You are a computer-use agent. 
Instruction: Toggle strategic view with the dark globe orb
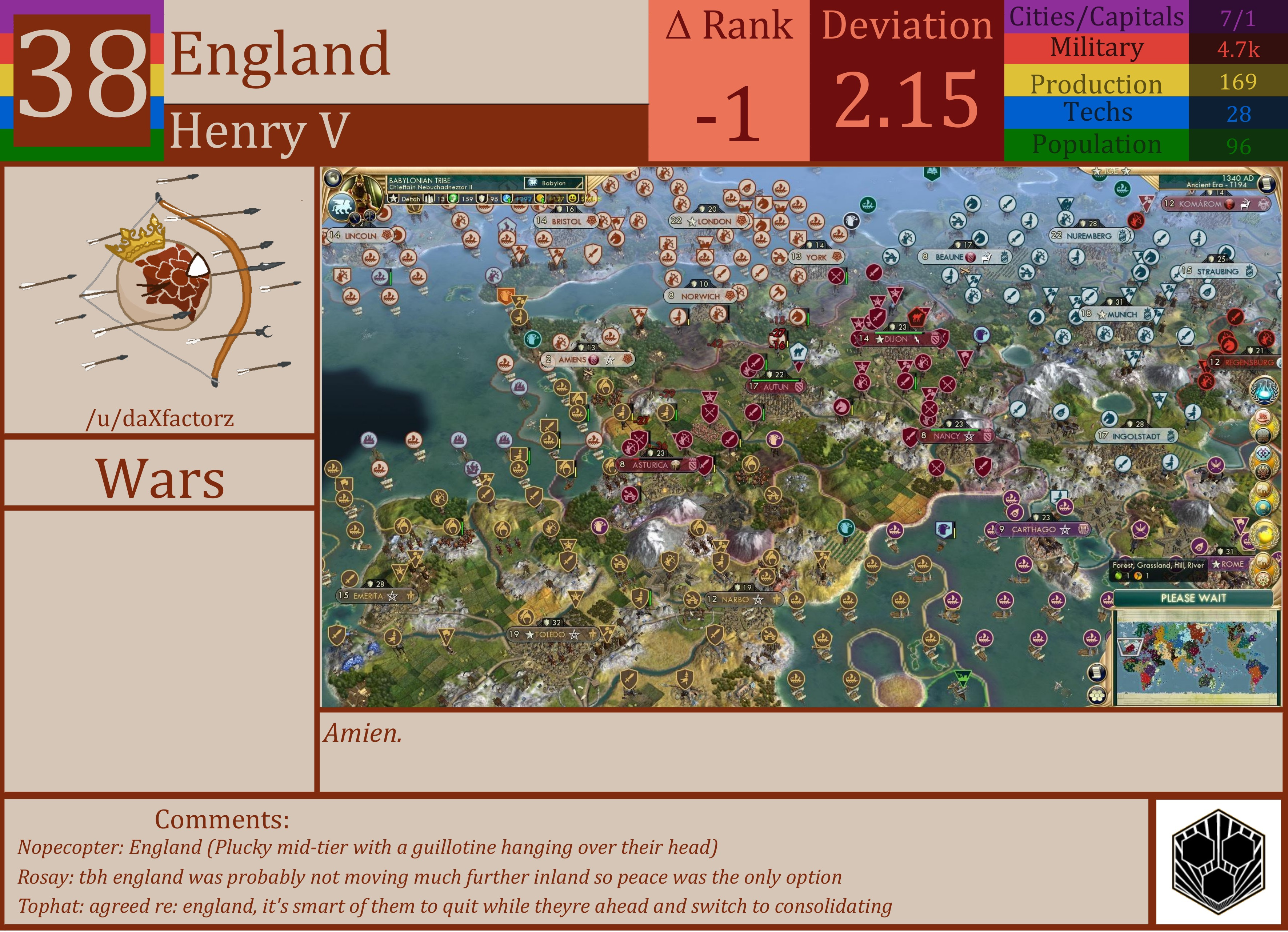[x=333, y=179]
